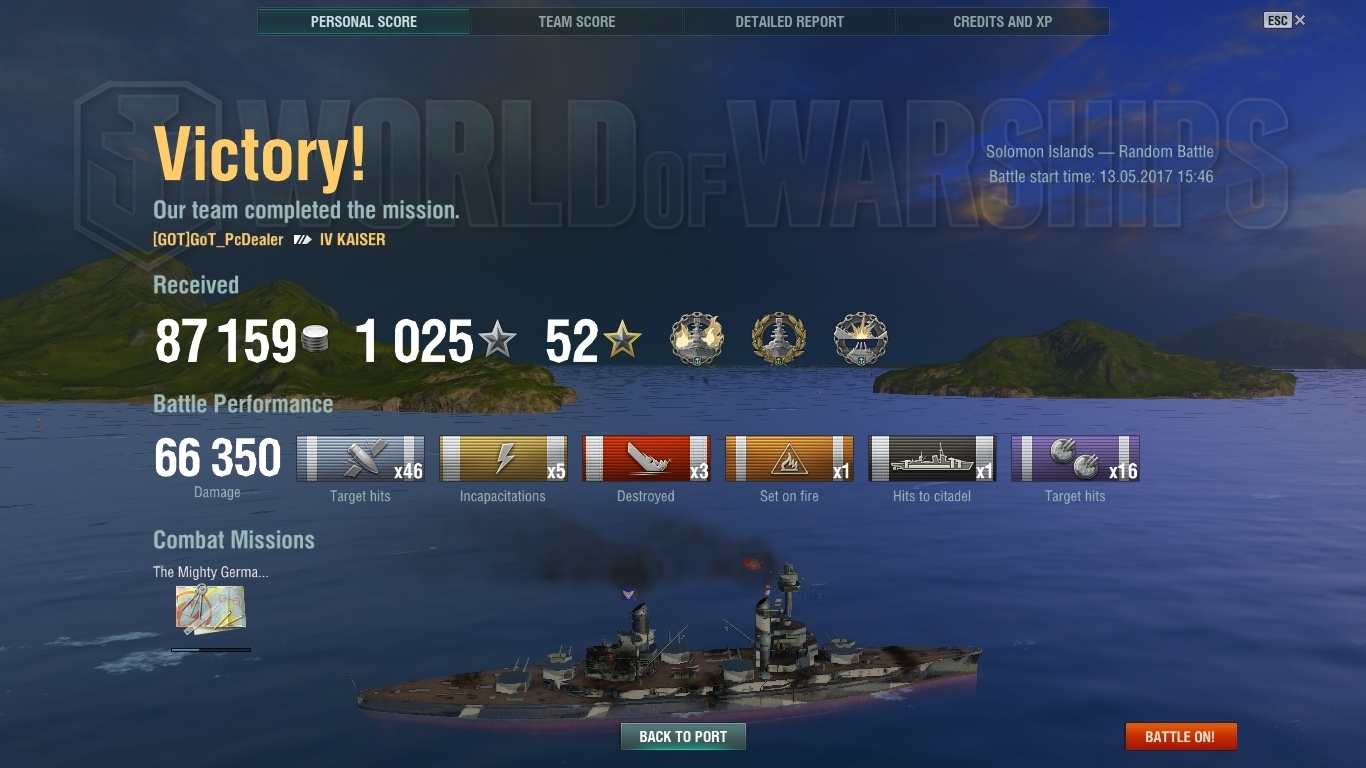This screenshot has height=768, width=1366.
Task: Click the Set on fire ribbon
Action: (x=789, y=459)
